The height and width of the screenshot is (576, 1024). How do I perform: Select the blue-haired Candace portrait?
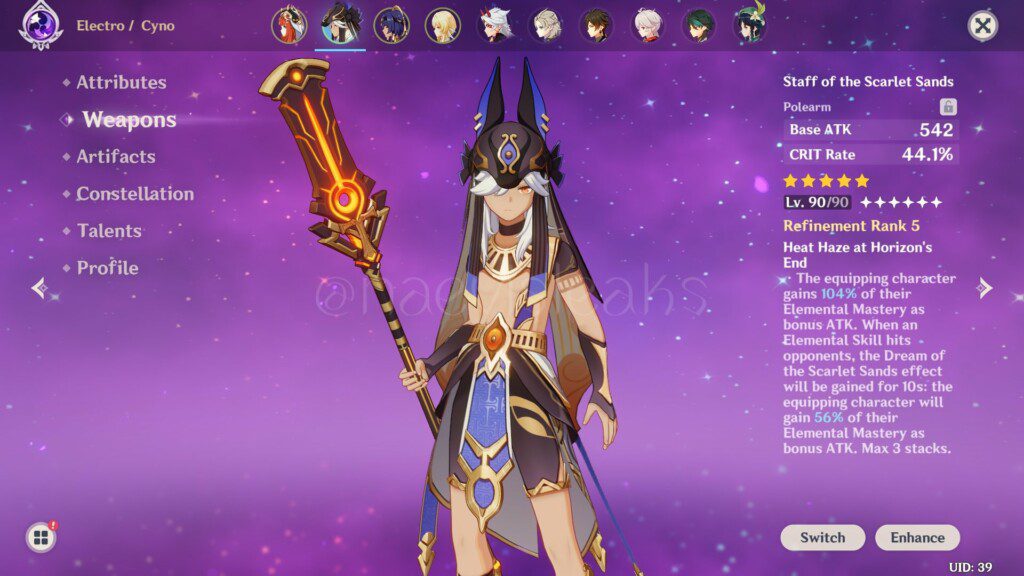(x=391, y=25)
